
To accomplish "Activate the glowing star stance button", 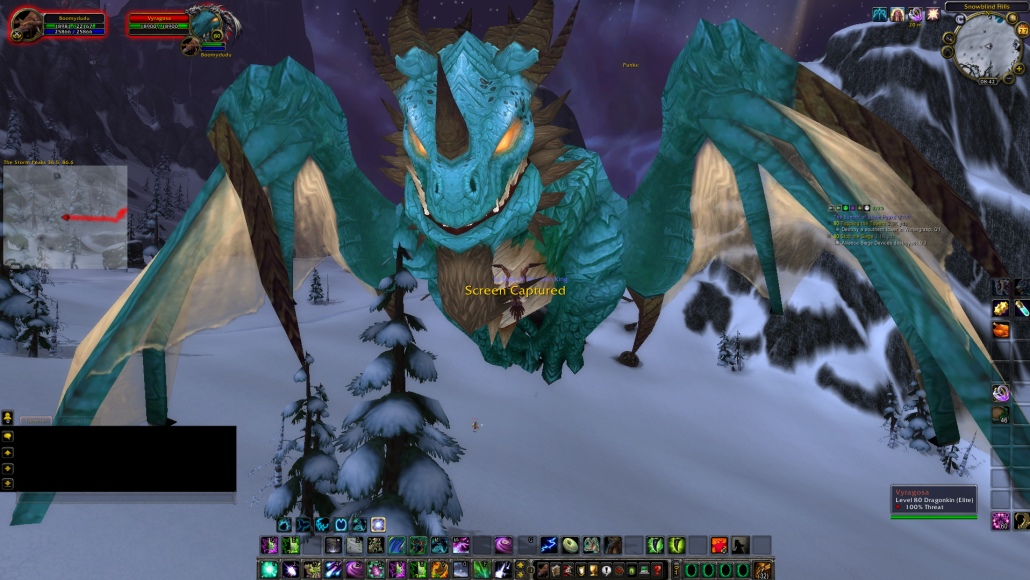I will tap(378, 524).
